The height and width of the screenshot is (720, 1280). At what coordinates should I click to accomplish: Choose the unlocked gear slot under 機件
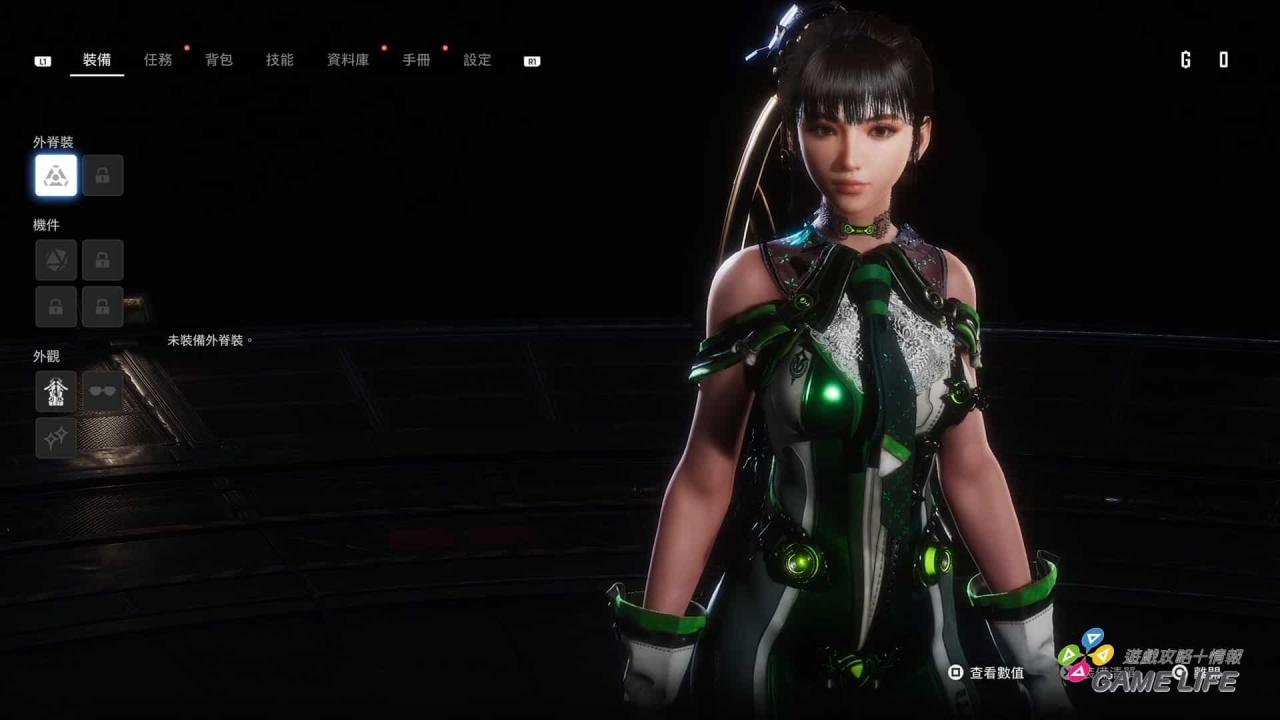point(56,260)
